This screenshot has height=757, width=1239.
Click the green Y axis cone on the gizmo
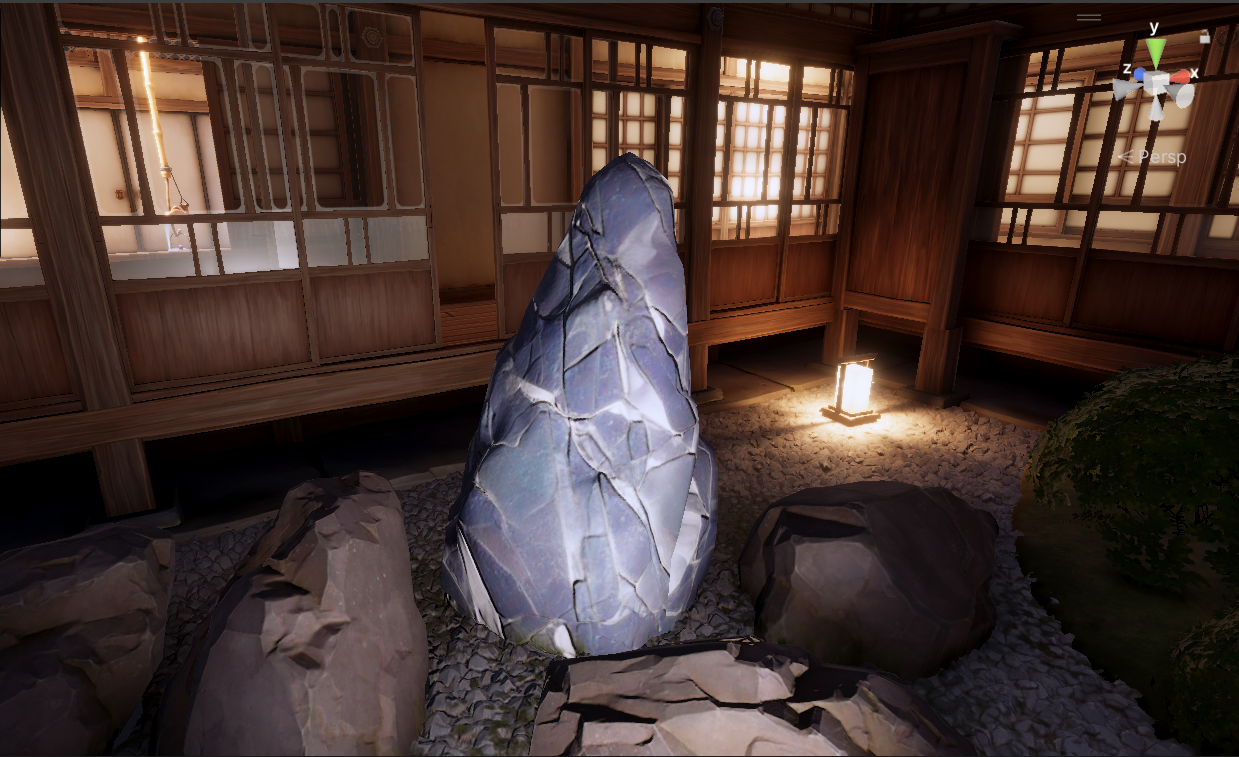(x=1156, y=51)
